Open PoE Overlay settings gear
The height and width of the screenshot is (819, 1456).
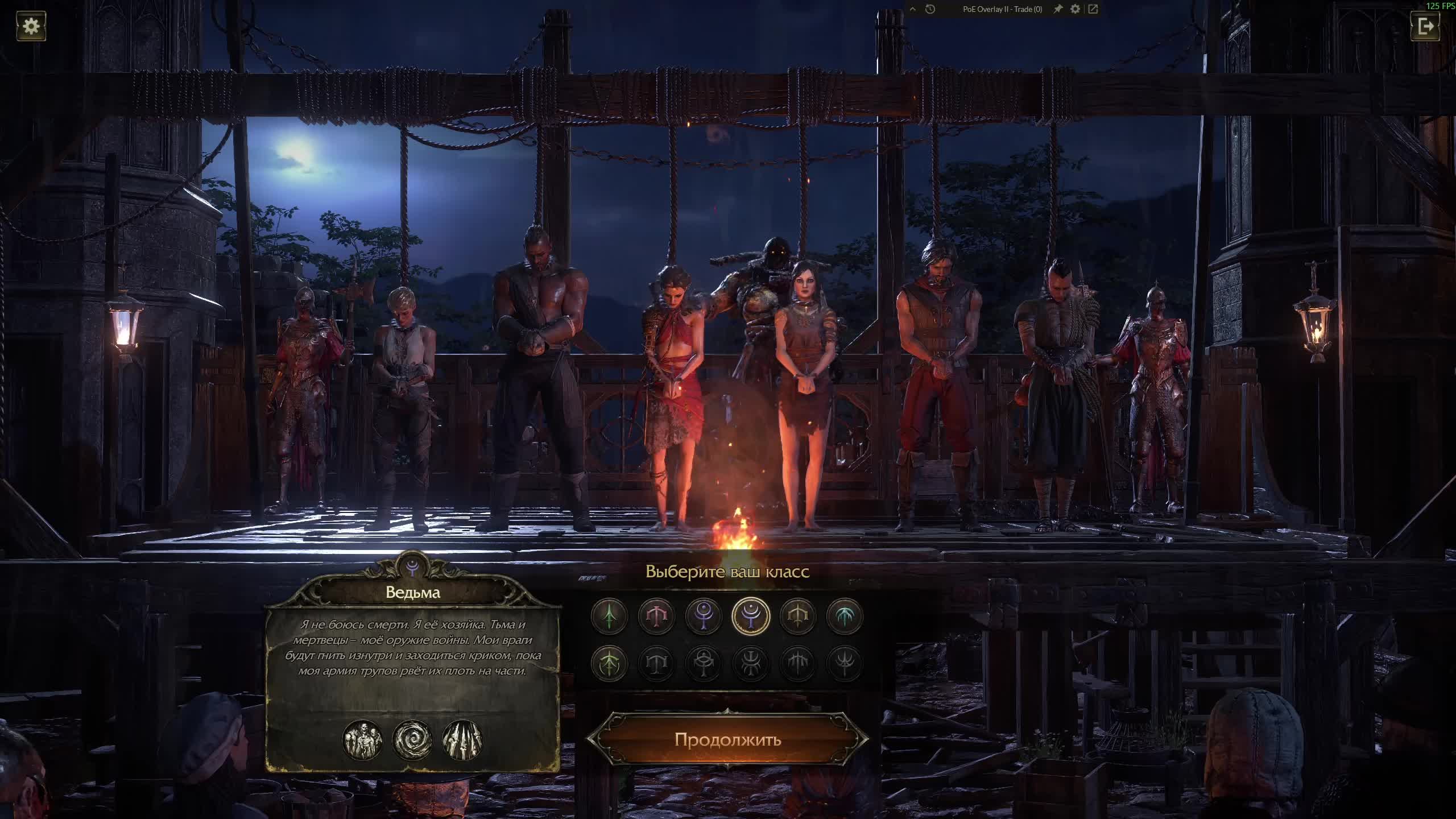tap(1075, 9)
